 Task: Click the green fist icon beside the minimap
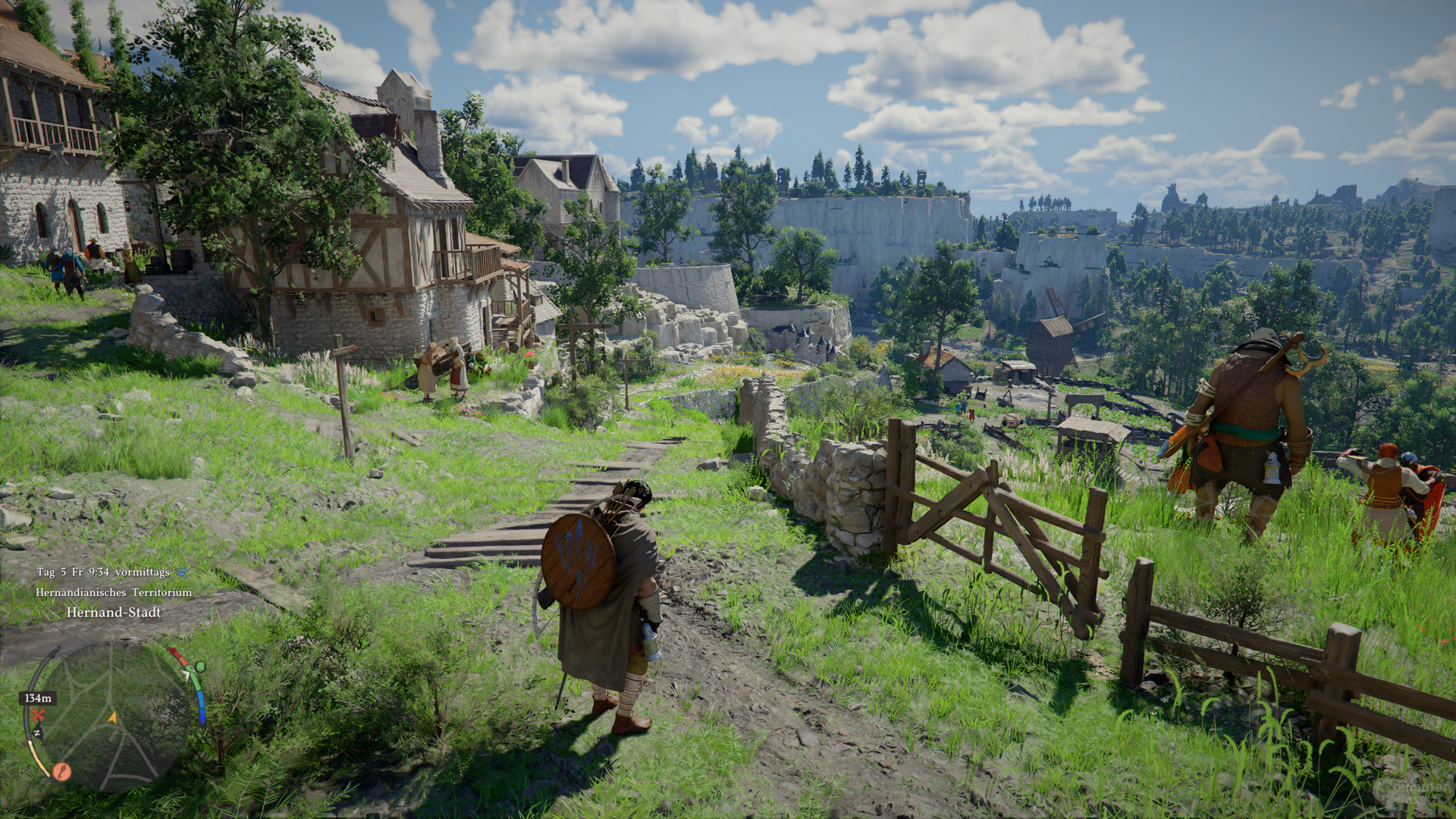pyautogui.click(x=200, y=667)
